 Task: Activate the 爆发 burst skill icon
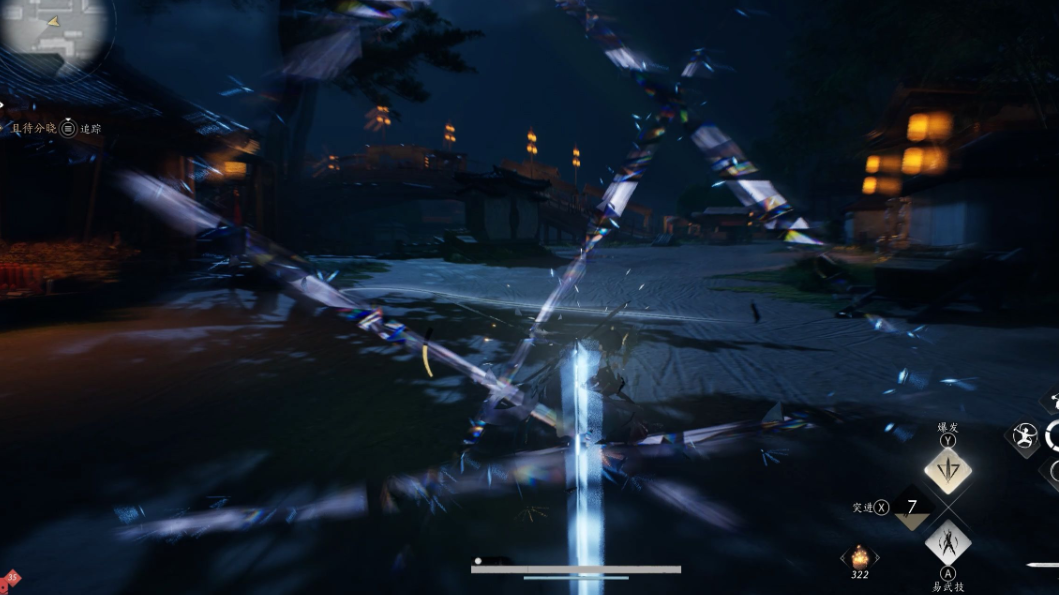(x=947, y=470)
